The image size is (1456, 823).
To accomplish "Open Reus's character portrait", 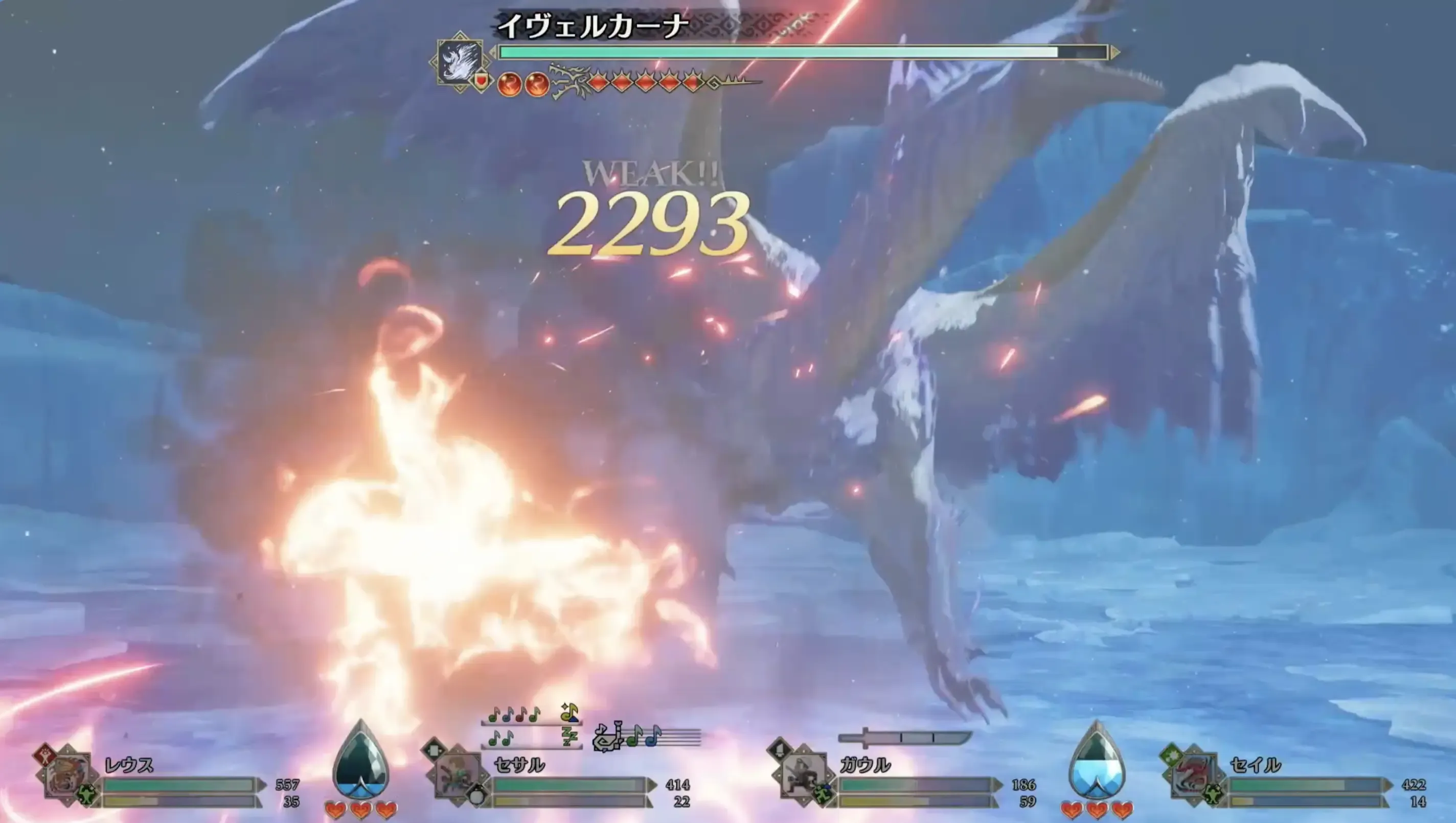I will [x=68, y=775].
